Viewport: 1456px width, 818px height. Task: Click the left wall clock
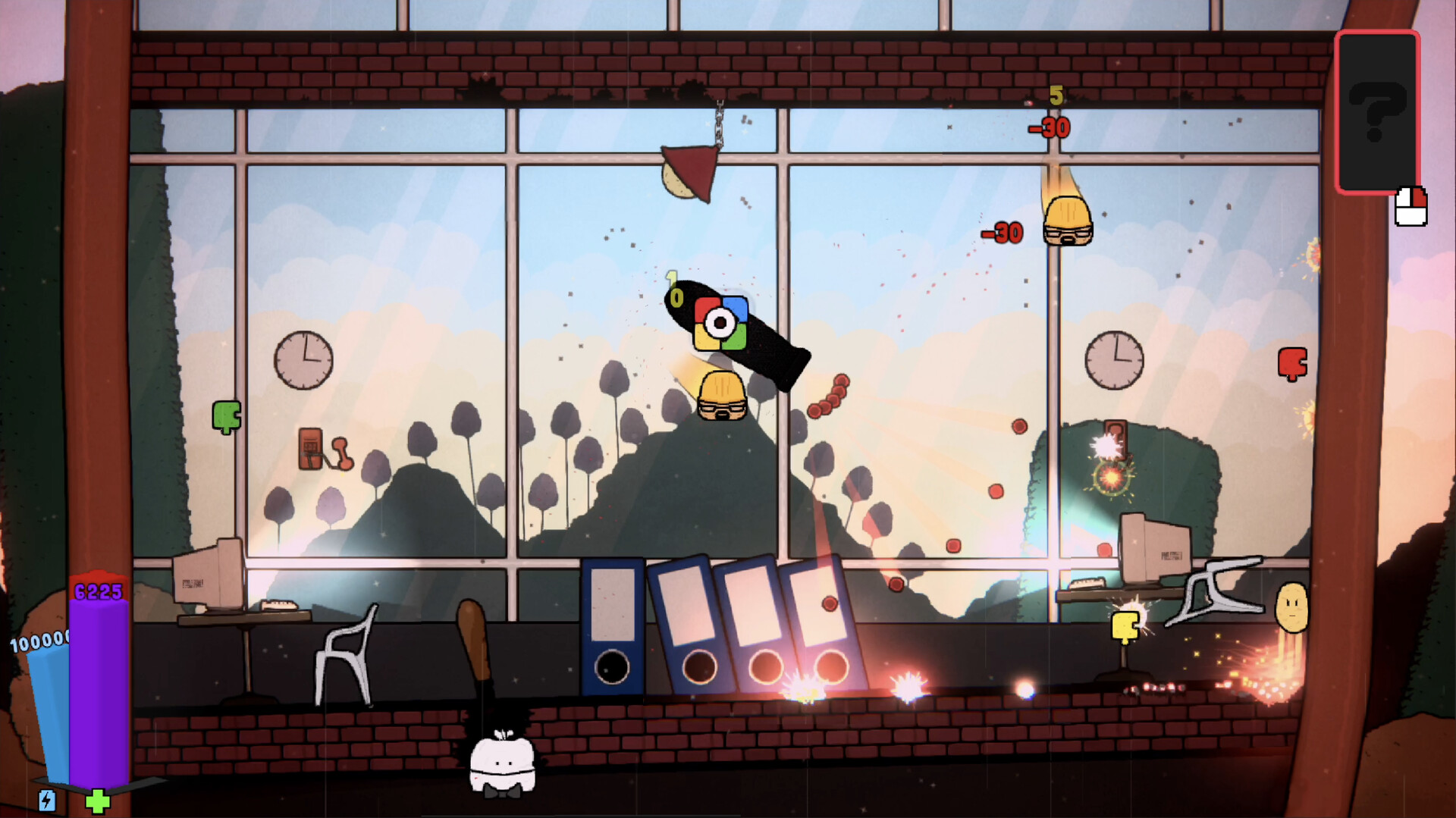[x=305, y=361]
